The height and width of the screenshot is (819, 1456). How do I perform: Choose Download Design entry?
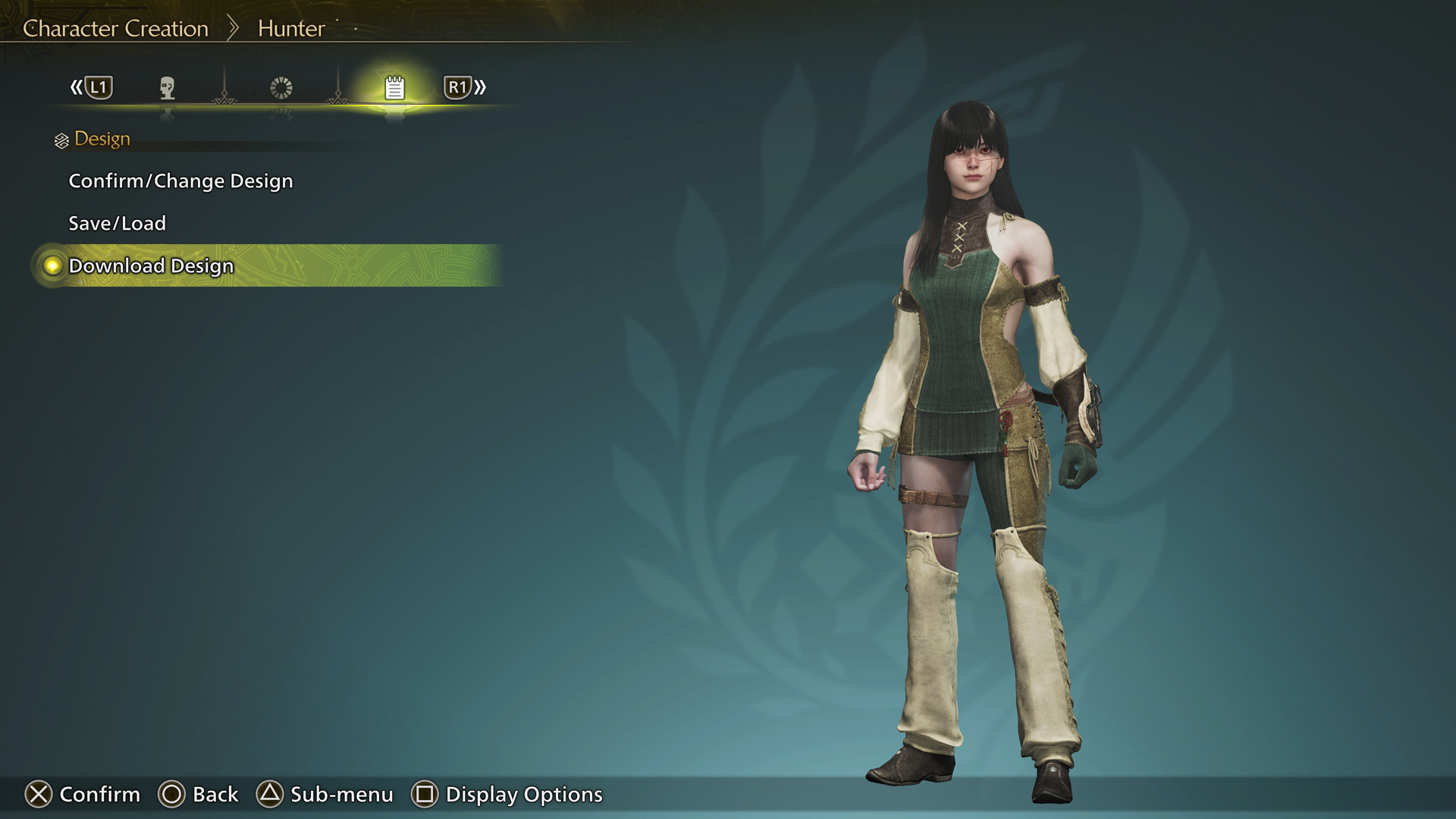coord(151,266)
